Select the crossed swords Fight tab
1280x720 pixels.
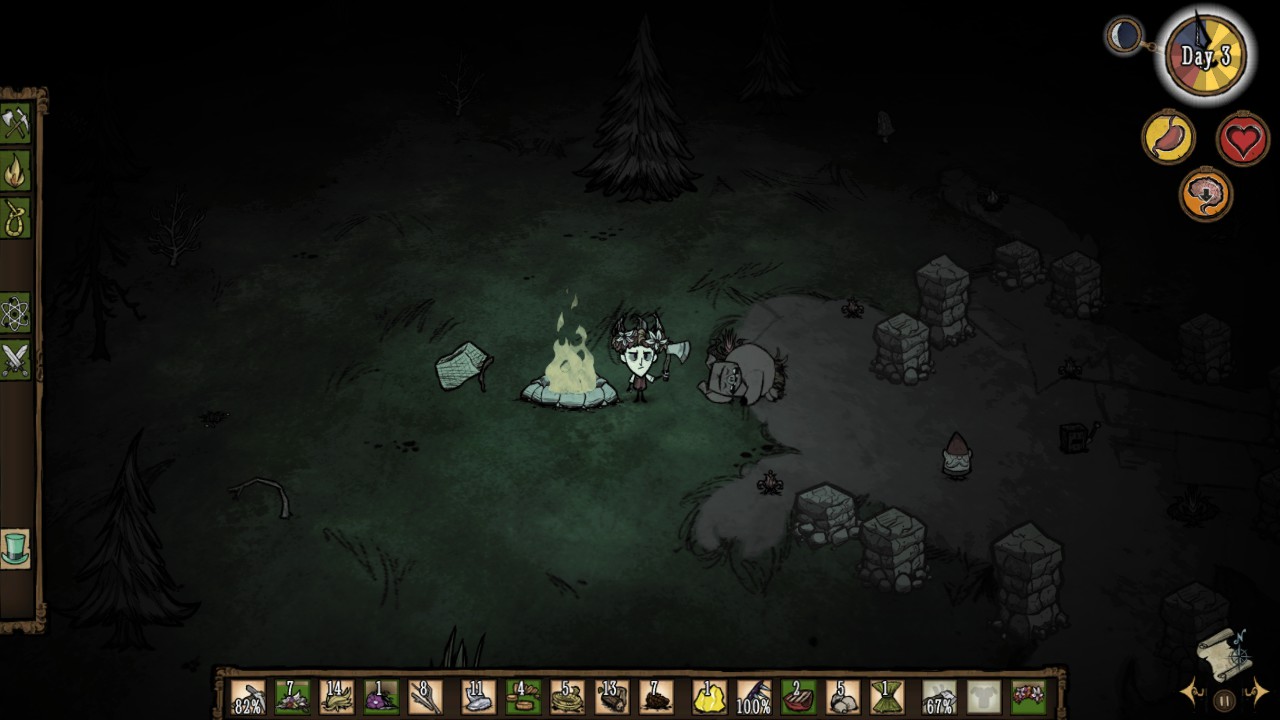(16, 359)
